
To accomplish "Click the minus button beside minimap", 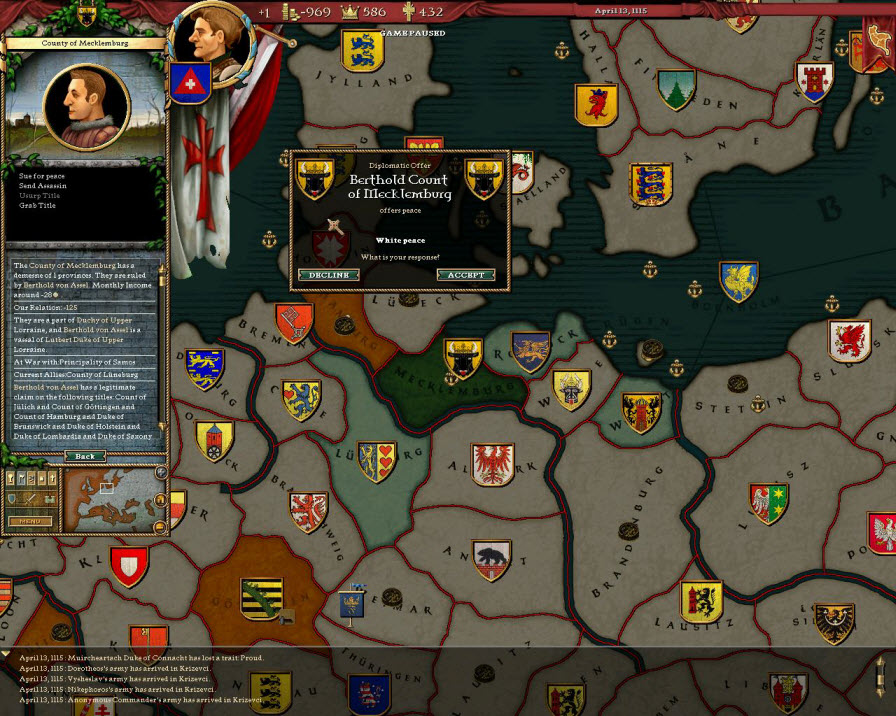I will pyautogui.click(x=160, y=527).
